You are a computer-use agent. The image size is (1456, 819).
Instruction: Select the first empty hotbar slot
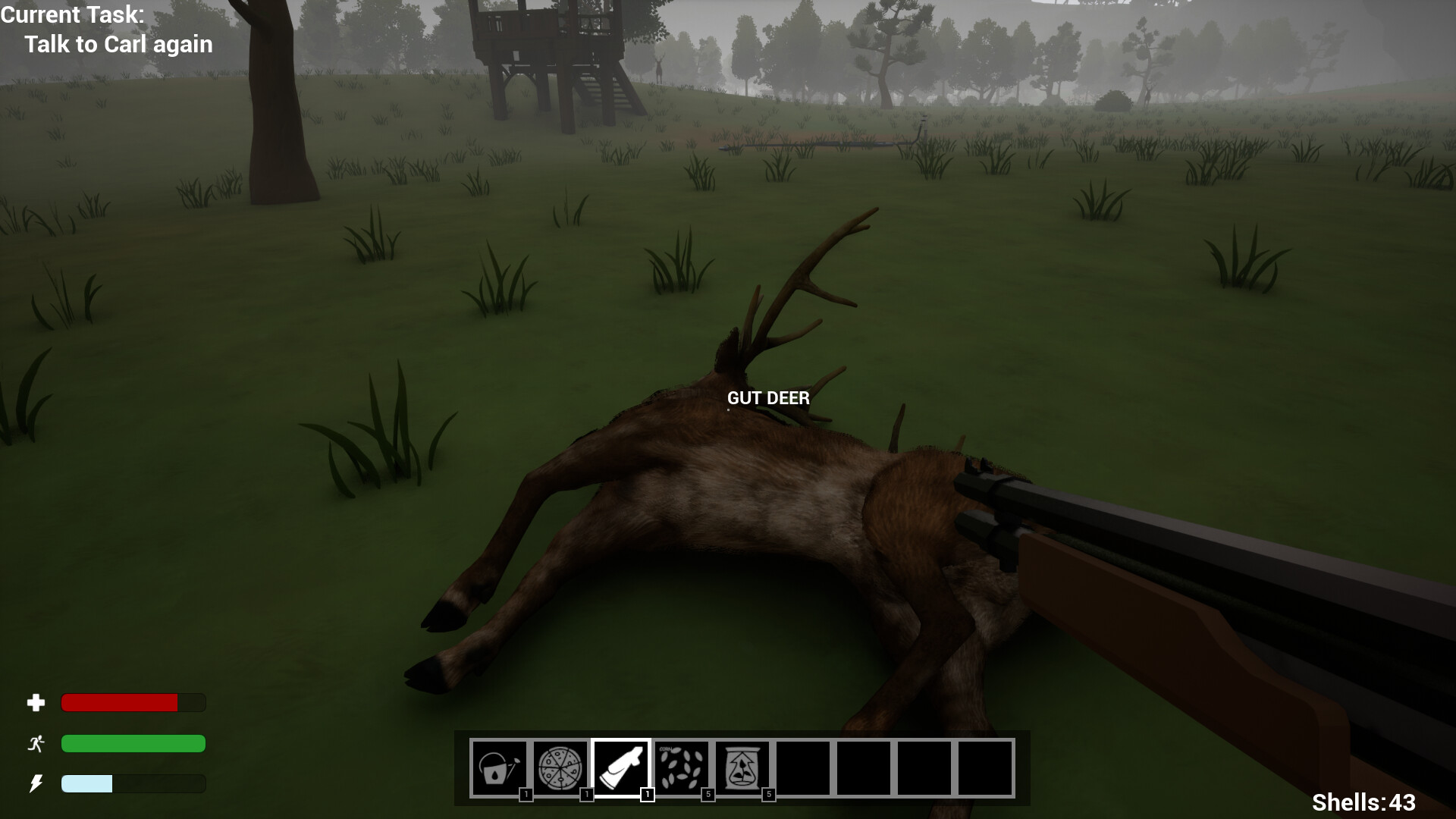tap(803, 767)
